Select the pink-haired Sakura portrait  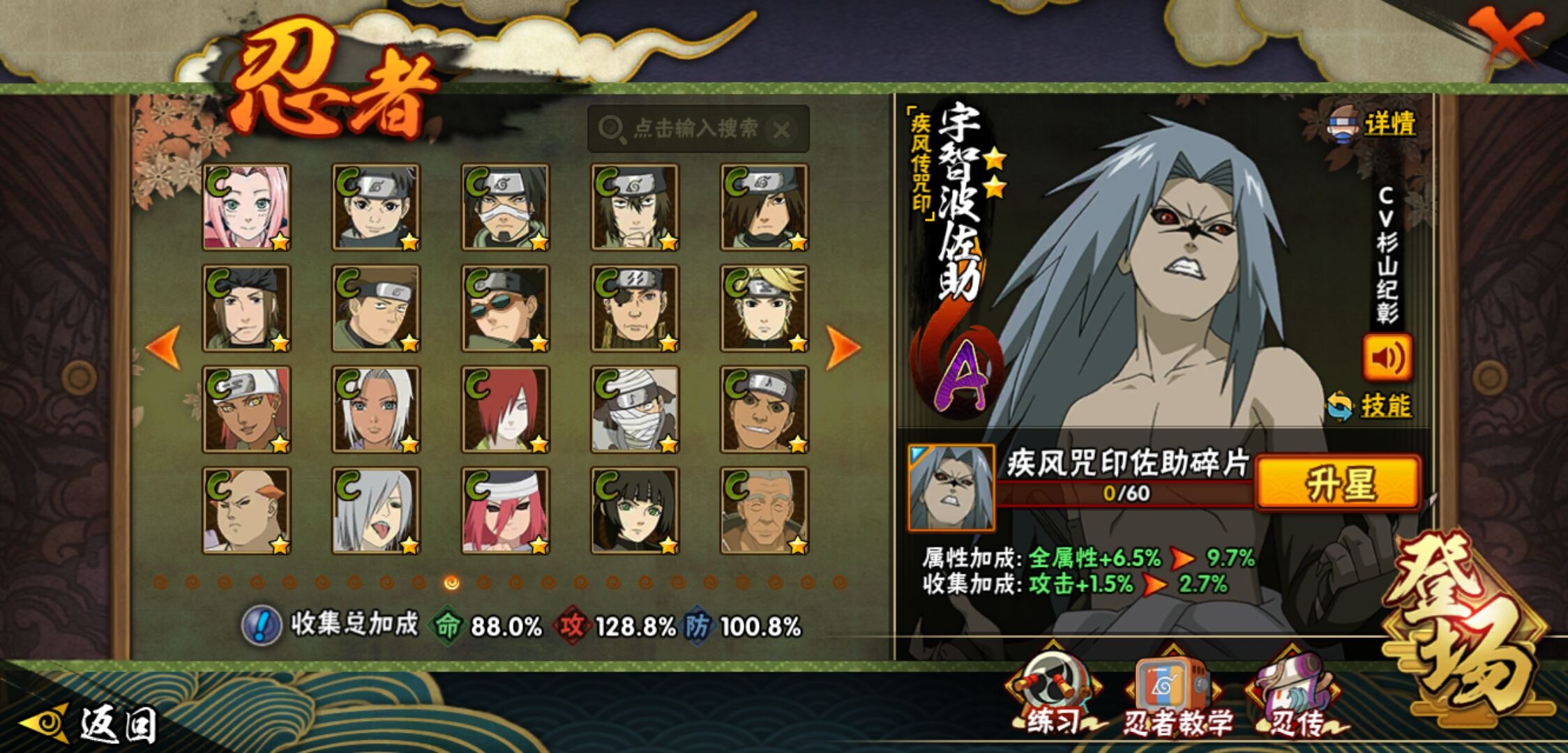pos(246,207)
